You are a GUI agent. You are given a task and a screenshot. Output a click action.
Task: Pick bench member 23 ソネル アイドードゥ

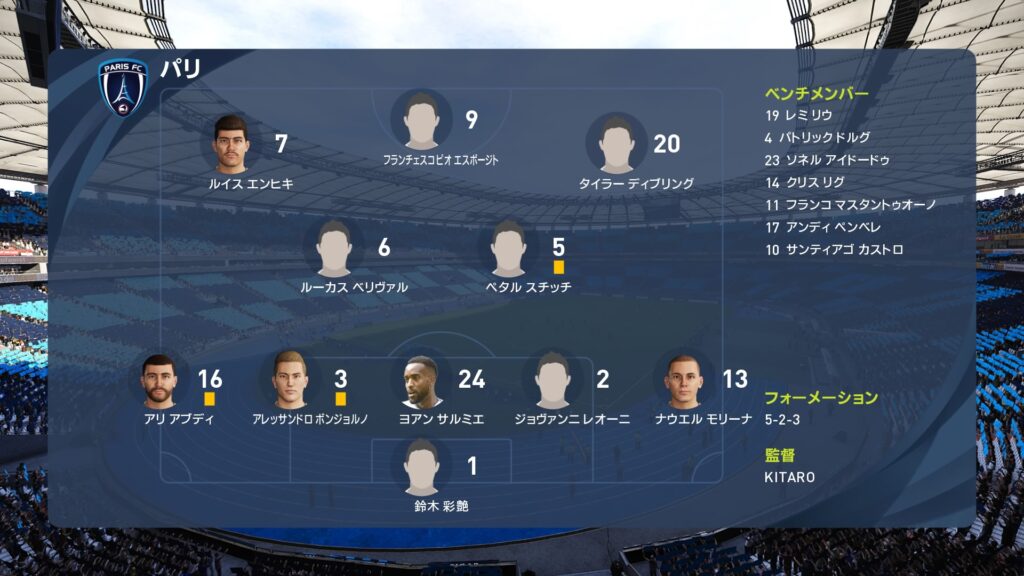tap(827, 160)
